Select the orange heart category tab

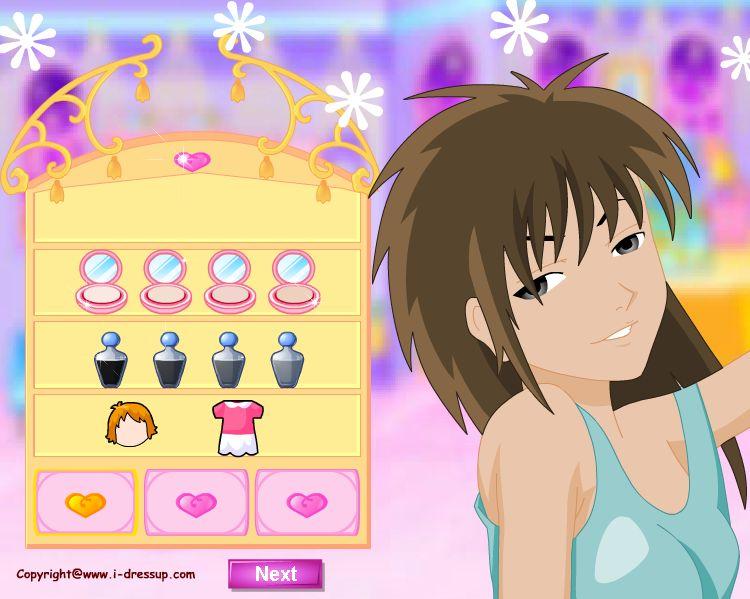pyautogui.click(x=85, y=503)
